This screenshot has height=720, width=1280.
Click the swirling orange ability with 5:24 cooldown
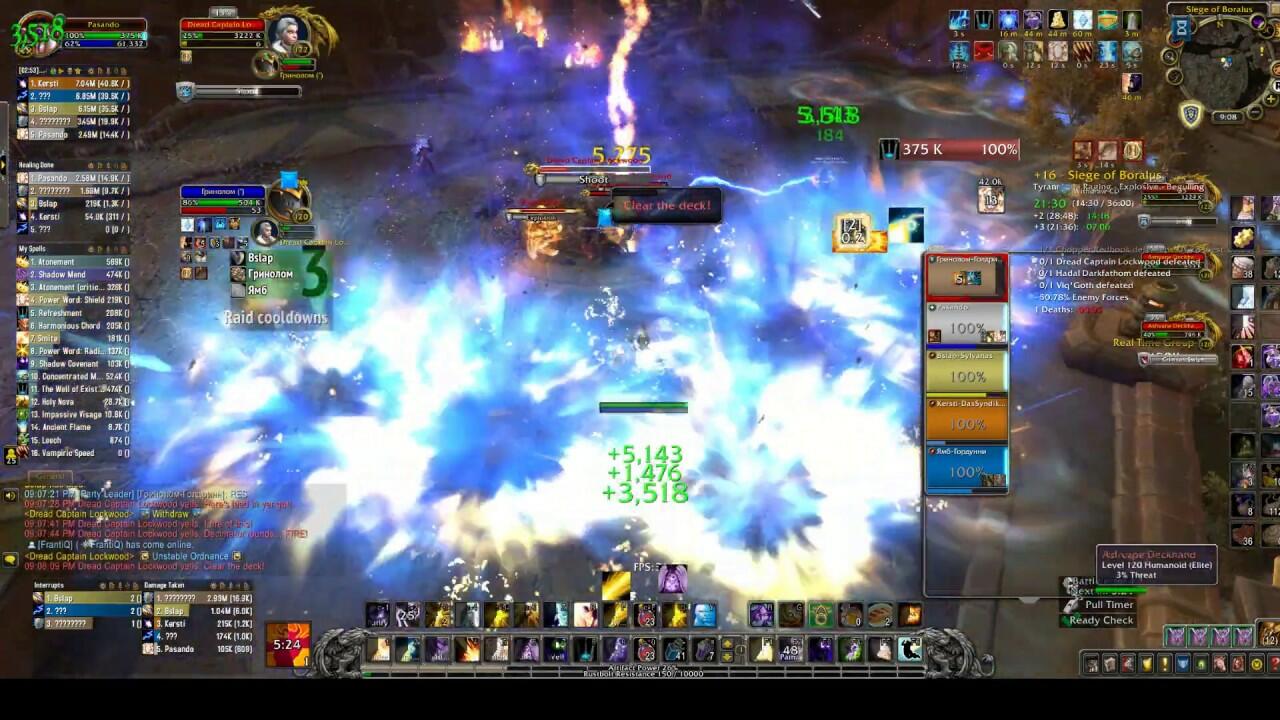pyautogui.click(x=287, y=643)
